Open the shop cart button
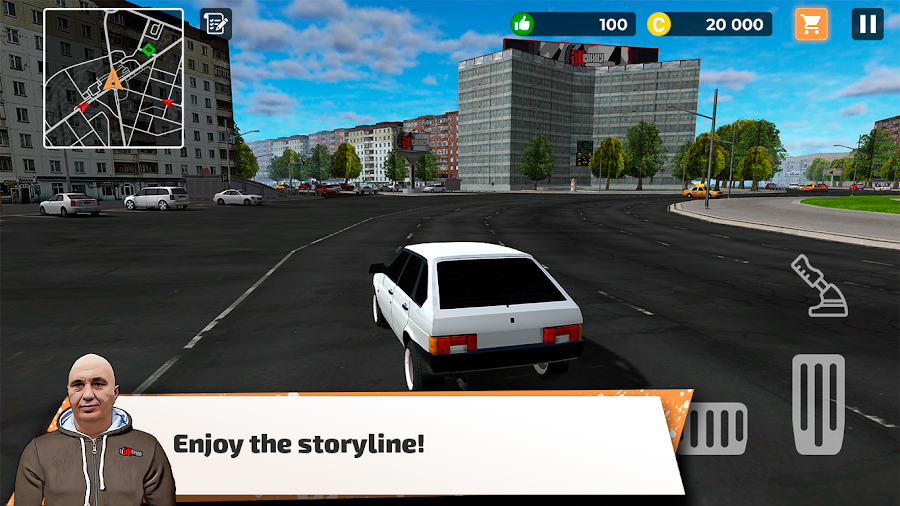Screen dimensions: 900x506 (x=811, y=24)
